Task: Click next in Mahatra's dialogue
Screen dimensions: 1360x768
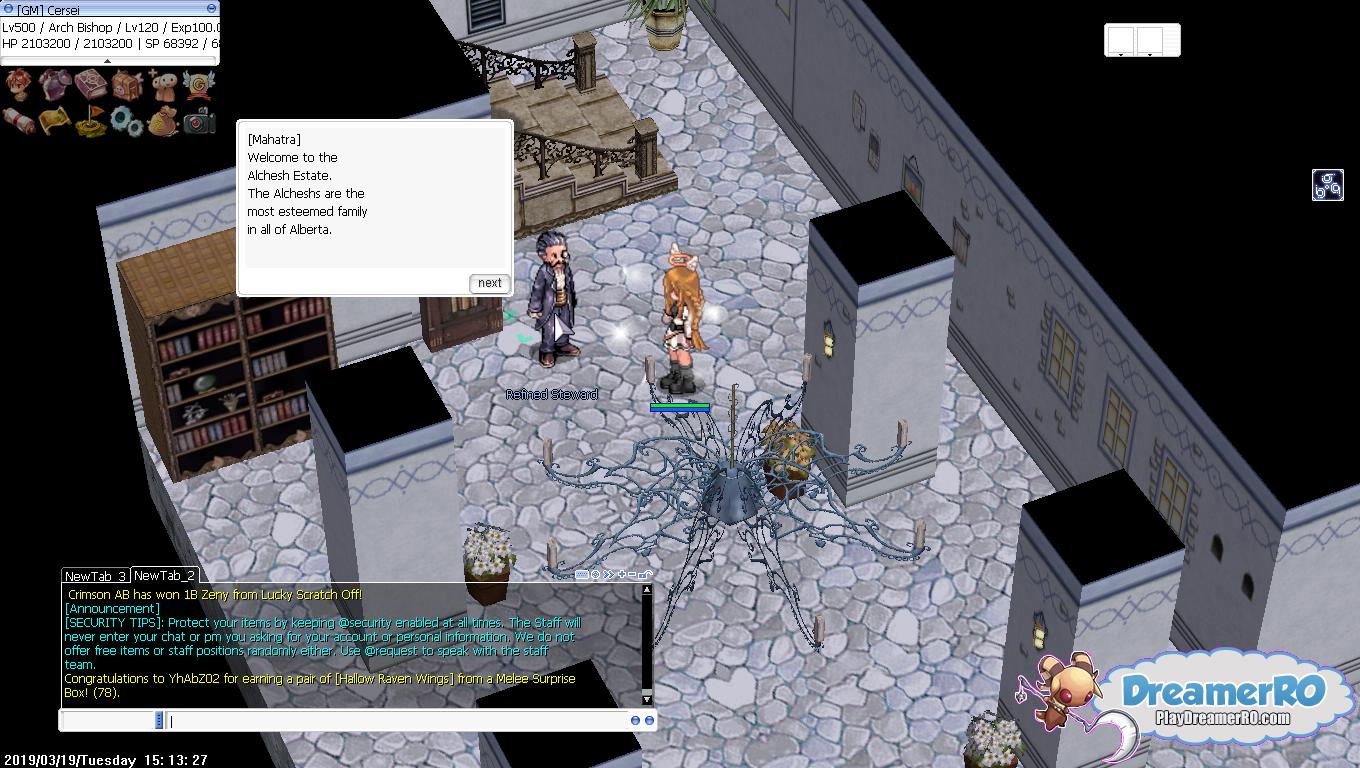Action: [489, 283]
